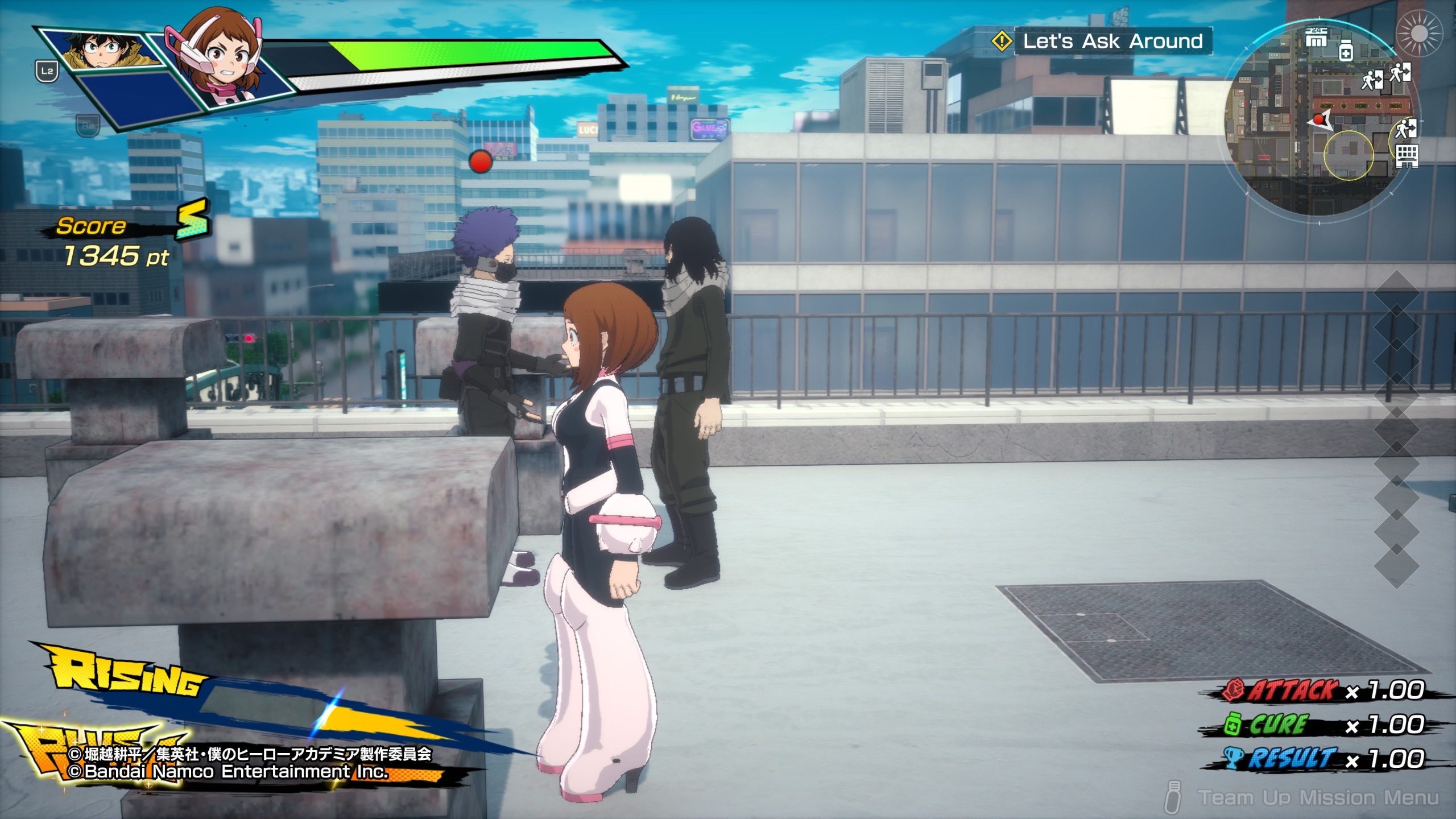Select Uraraka's character portrait
Image resolution: width=1456 pixels, height=819 pixels.
(223, 60)
